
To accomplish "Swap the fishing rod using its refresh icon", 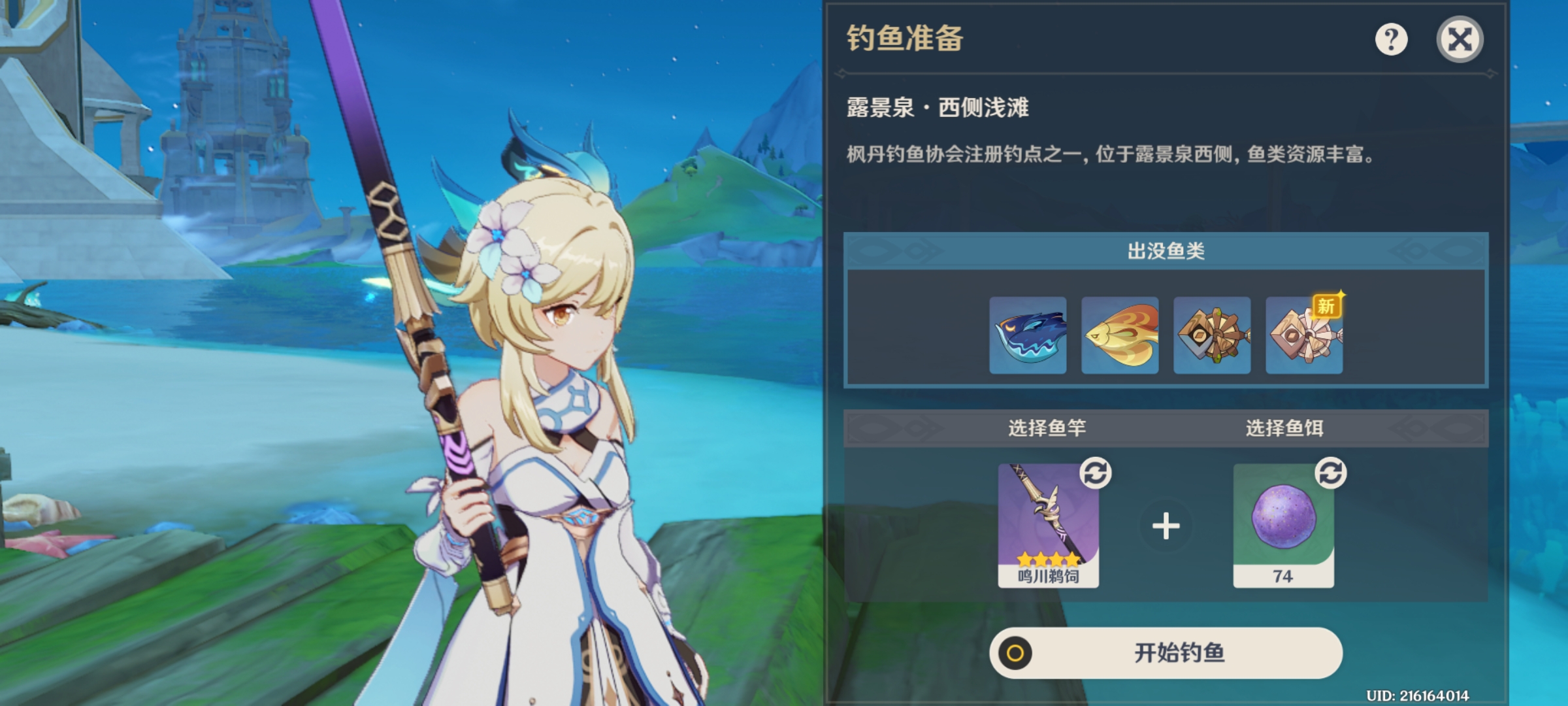I will pos(1096,473).
